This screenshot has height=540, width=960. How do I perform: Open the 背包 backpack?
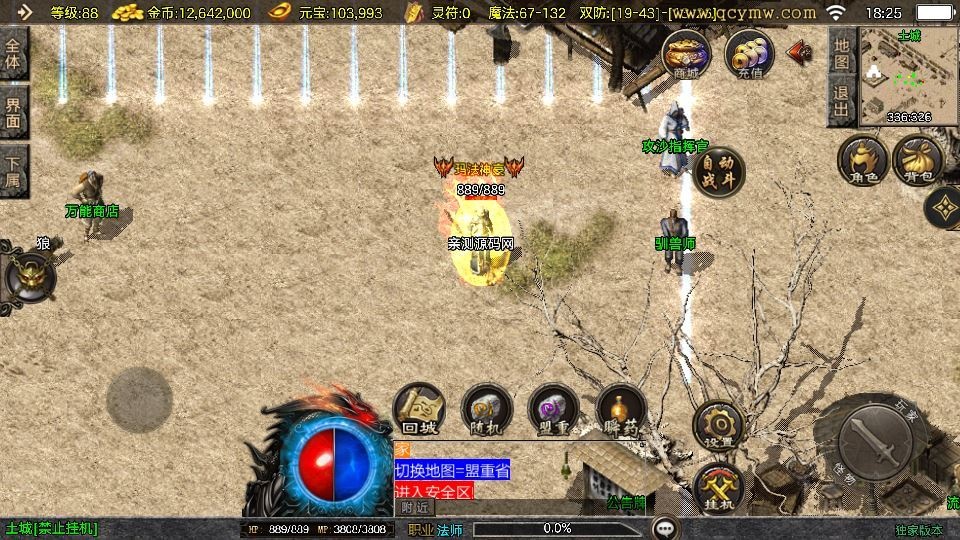(x=917, y=162)
